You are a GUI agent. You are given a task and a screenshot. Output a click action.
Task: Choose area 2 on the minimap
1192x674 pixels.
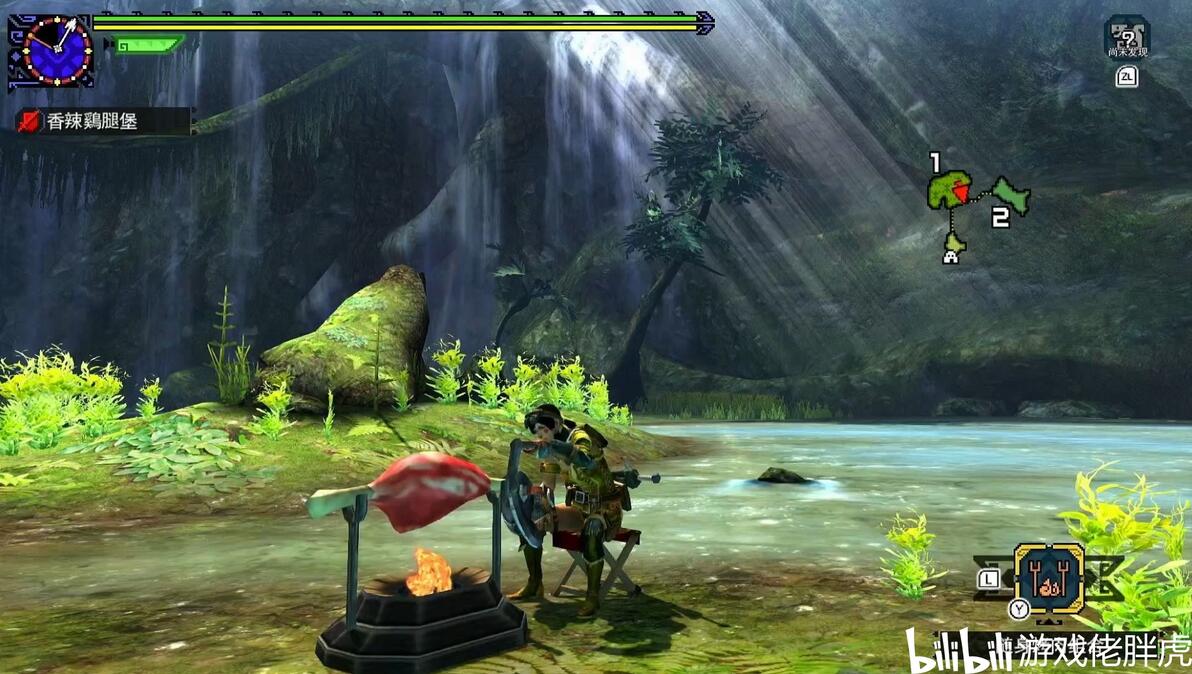point(1012,195)
